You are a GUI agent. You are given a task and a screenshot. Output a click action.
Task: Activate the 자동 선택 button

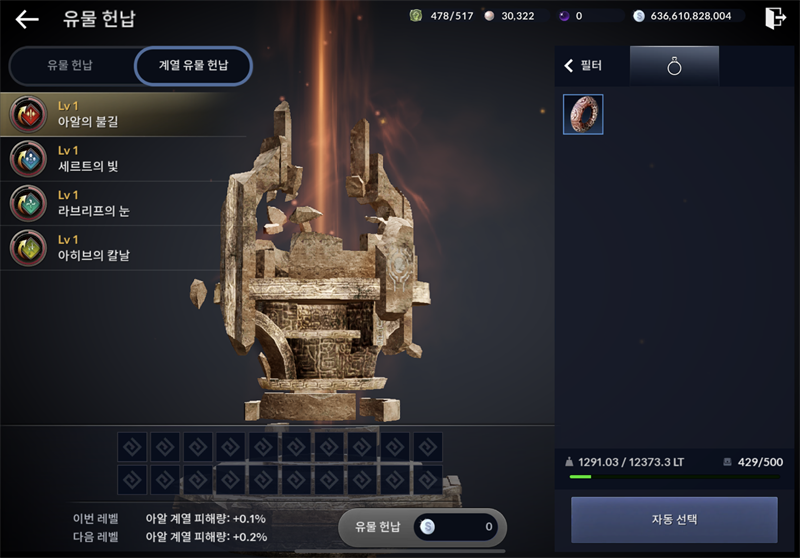[x=673, y=519]
